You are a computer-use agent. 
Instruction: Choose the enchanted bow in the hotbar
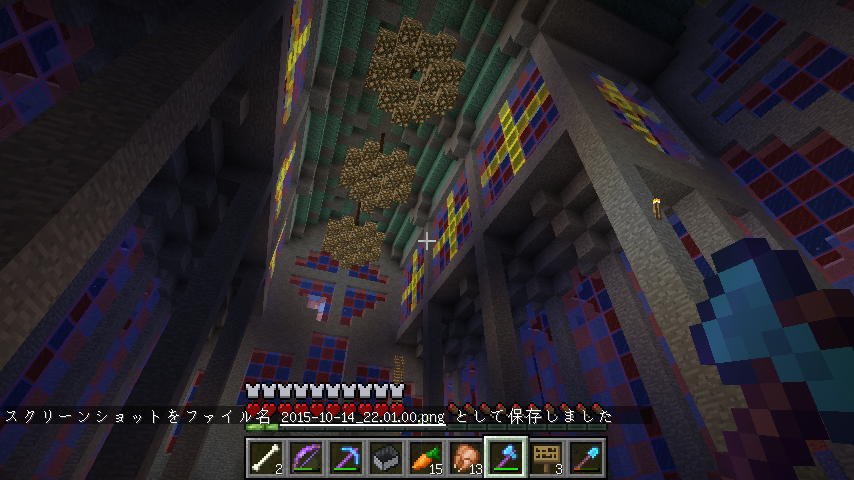click(x=306, y=458)
